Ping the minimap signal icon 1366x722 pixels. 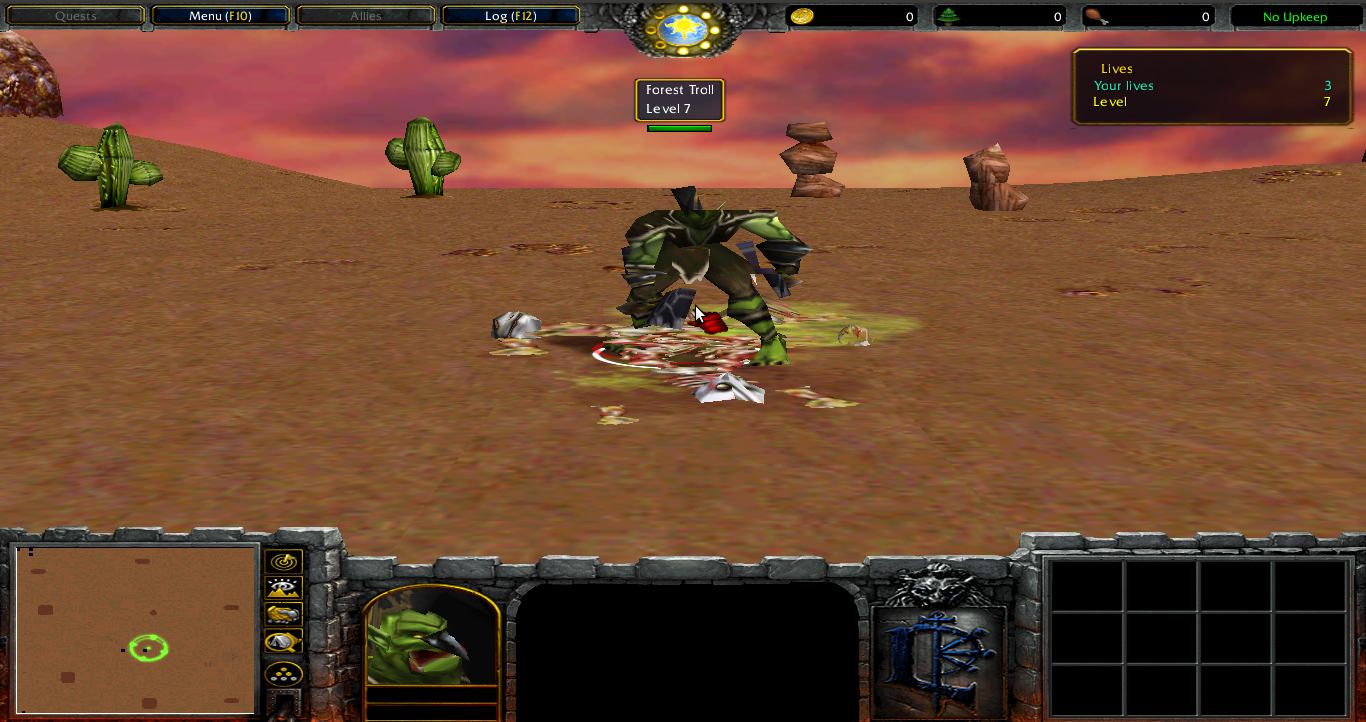(283, 560)
